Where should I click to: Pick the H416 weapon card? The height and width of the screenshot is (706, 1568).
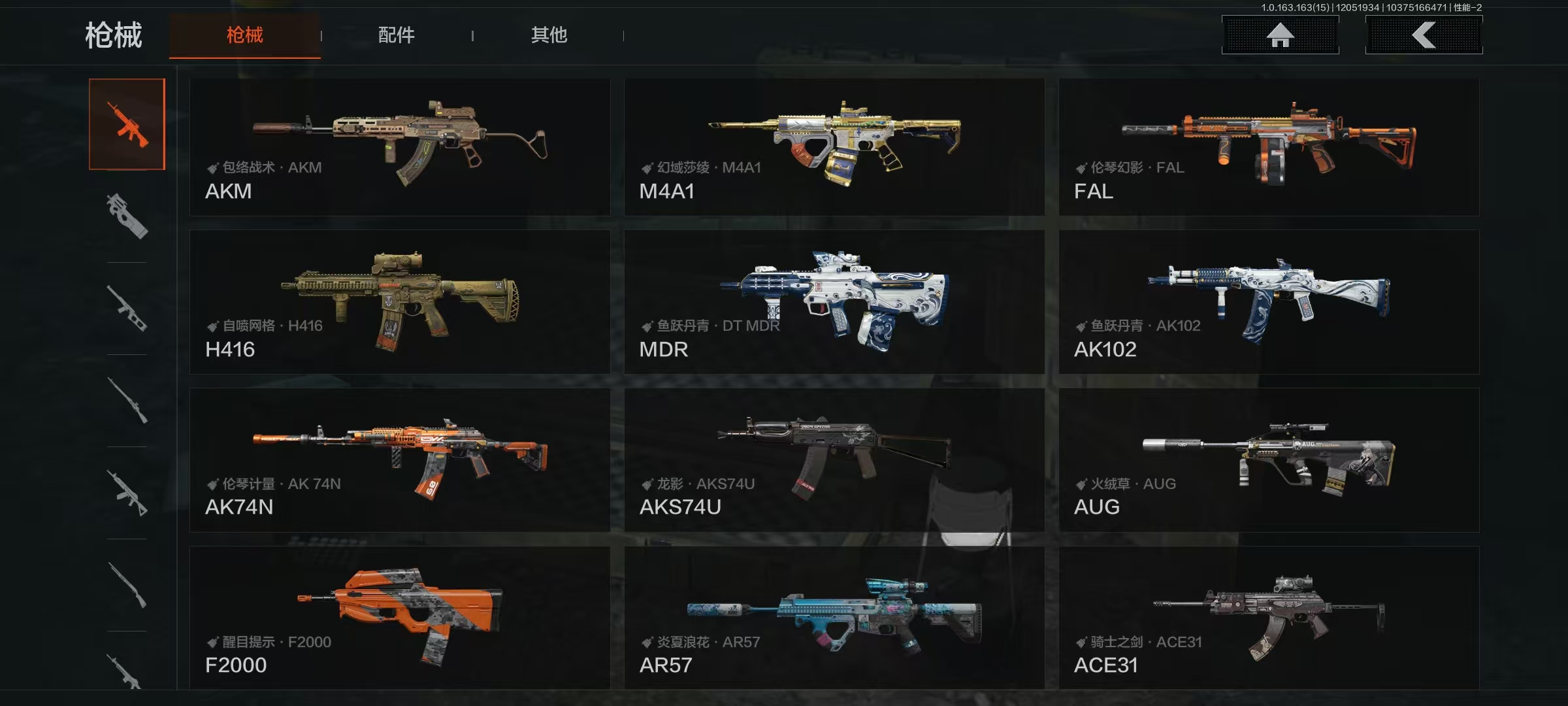(x=399, y=302)
